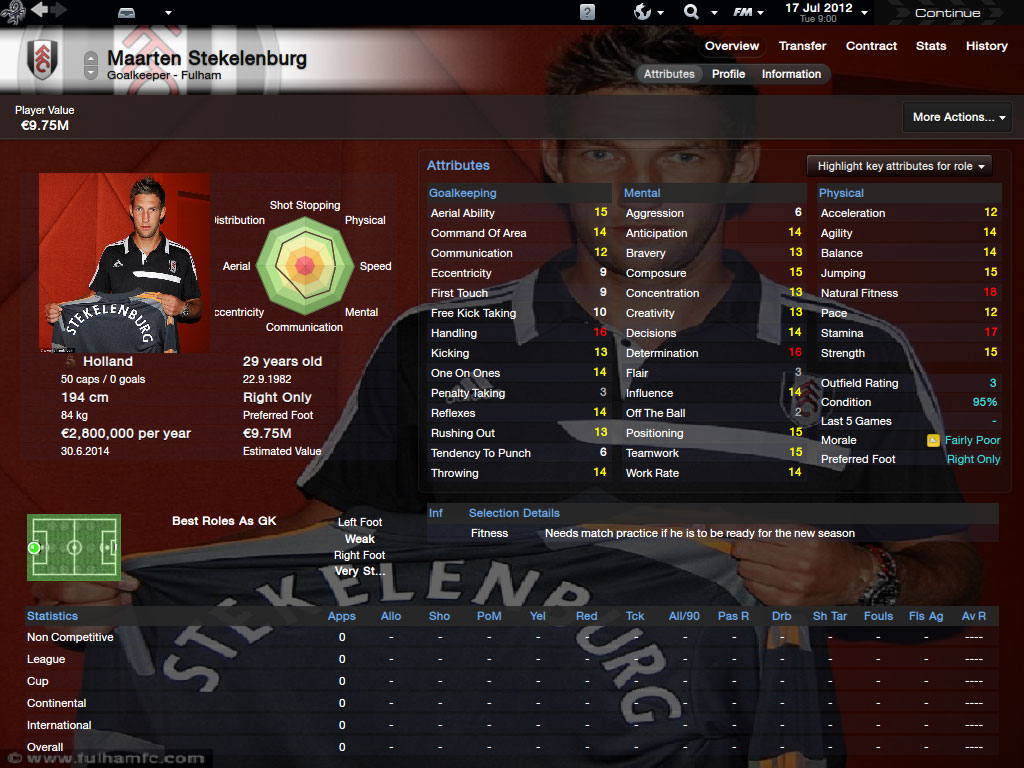1024x768 pixels.
Task: Open the Overview section
Action: point(731,46)
